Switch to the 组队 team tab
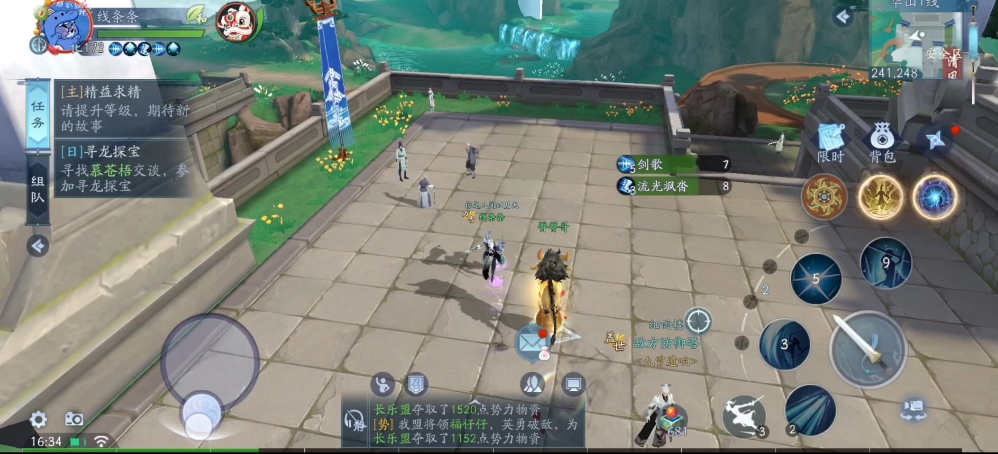The width and height of the screenshot is (998, 454). 37,190
